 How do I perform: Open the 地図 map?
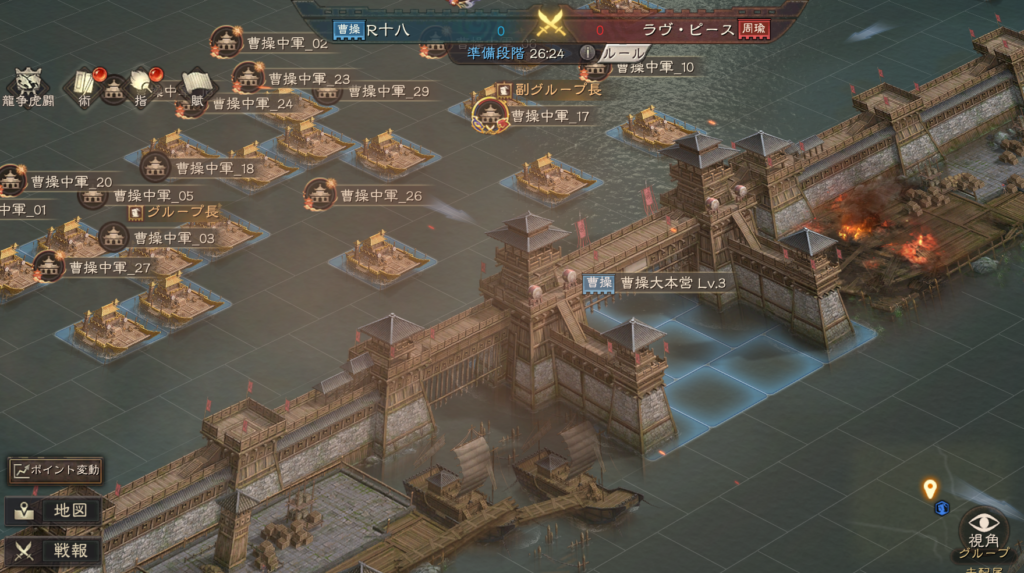click(56, 510)
